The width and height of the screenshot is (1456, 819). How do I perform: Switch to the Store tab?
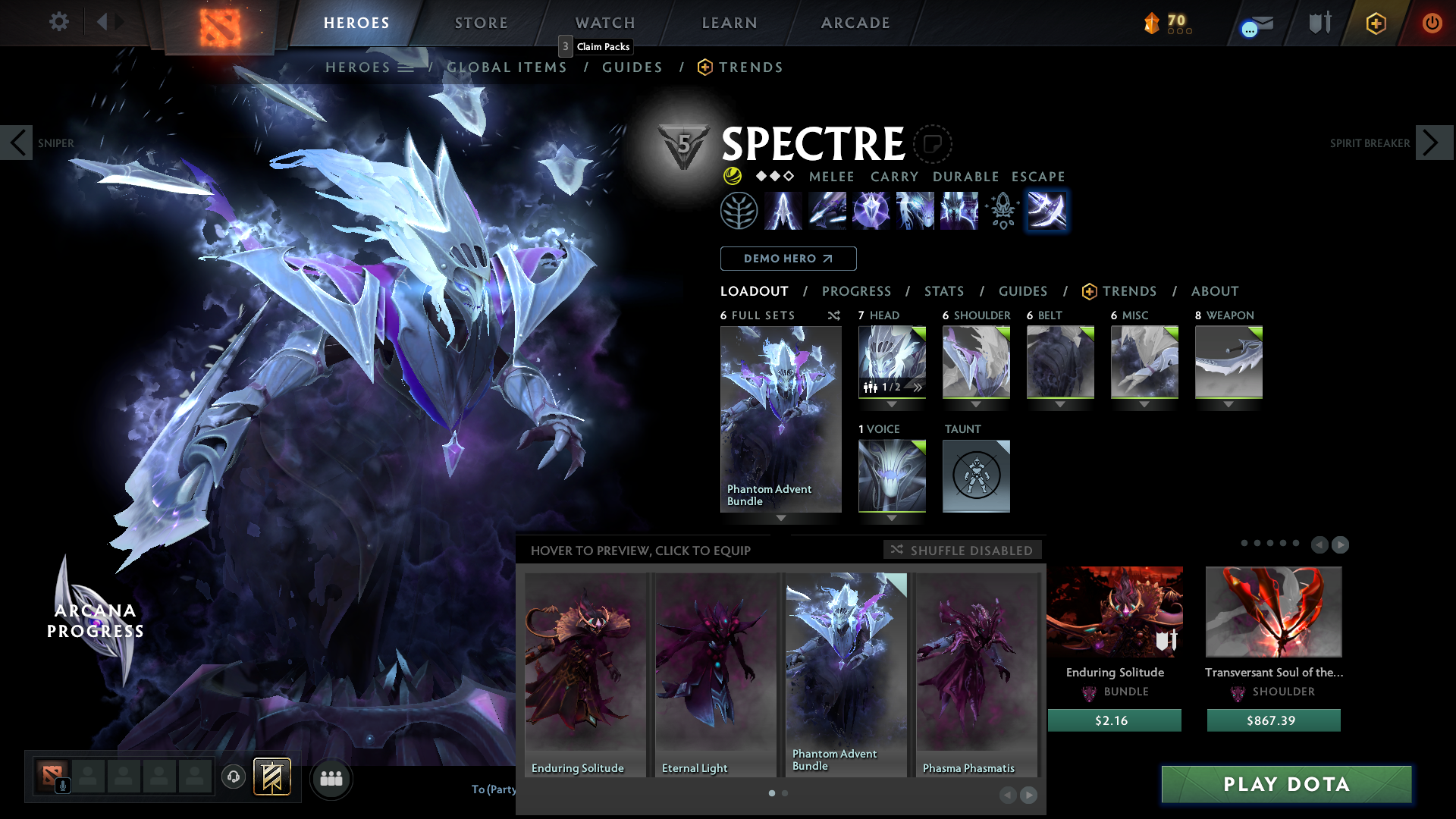(481, 23)
